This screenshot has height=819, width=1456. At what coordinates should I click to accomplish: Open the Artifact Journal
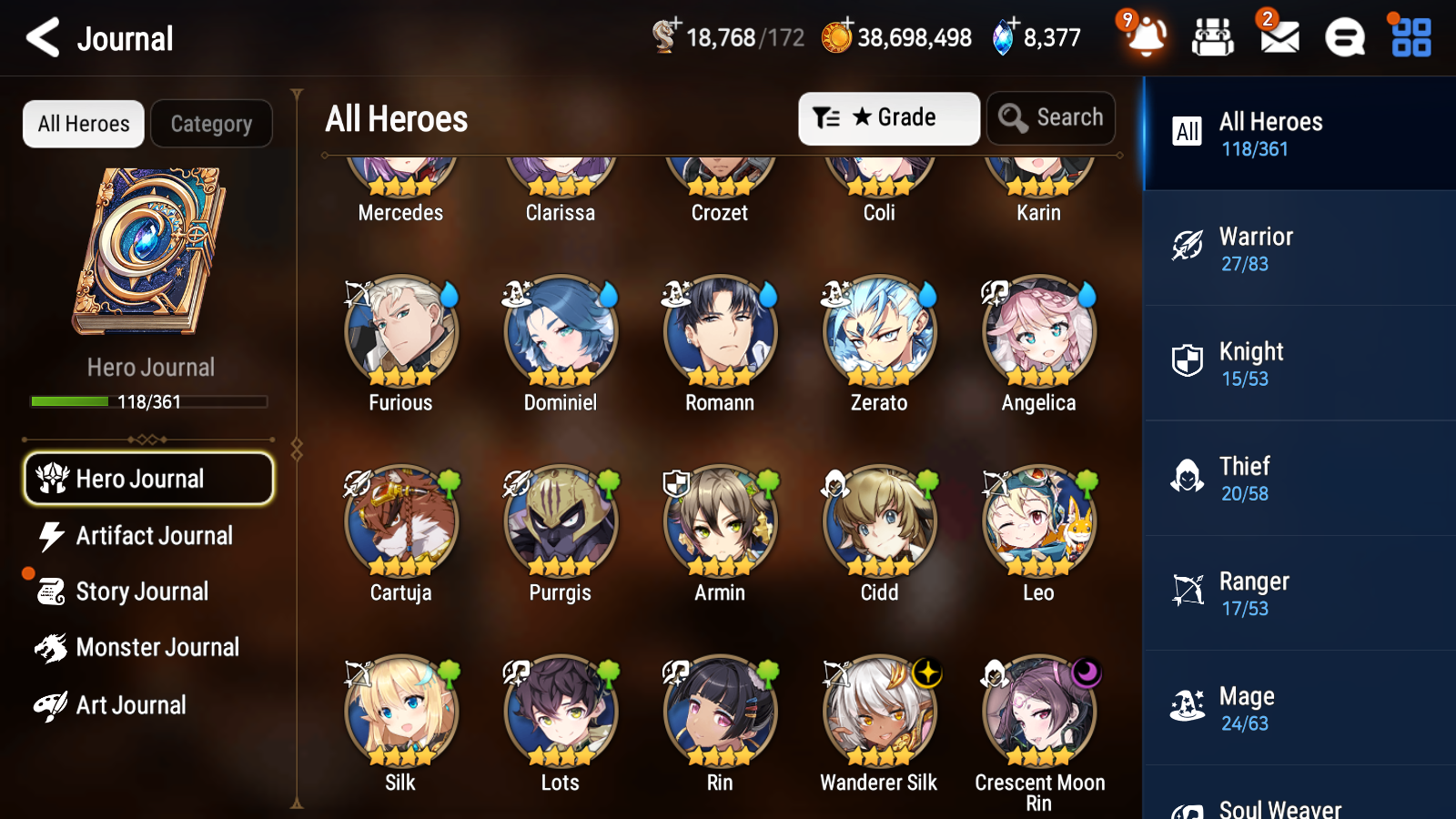click(x=155, y=536)
